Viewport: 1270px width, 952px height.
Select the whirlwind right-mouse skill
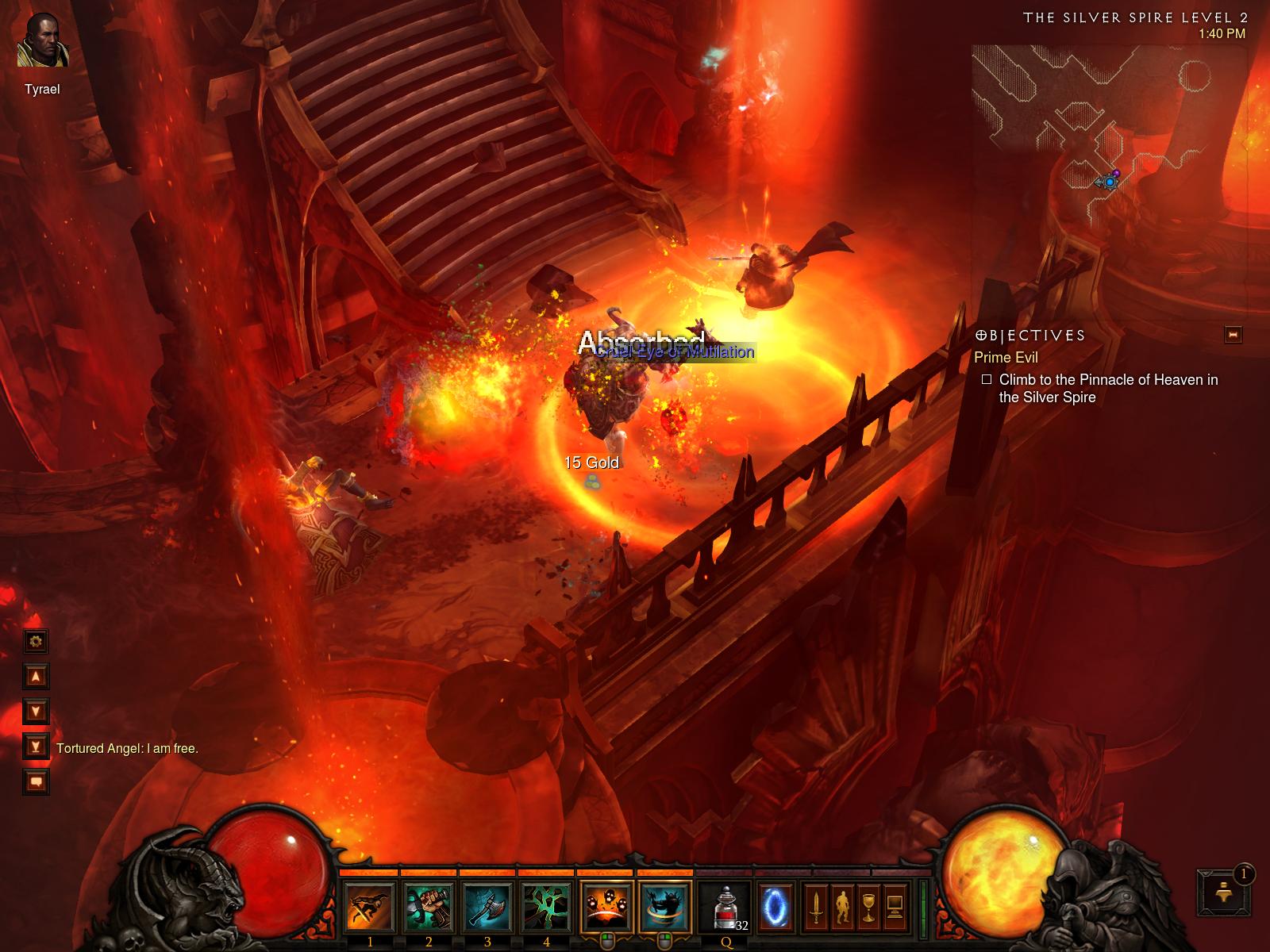[x=665, y=907]
